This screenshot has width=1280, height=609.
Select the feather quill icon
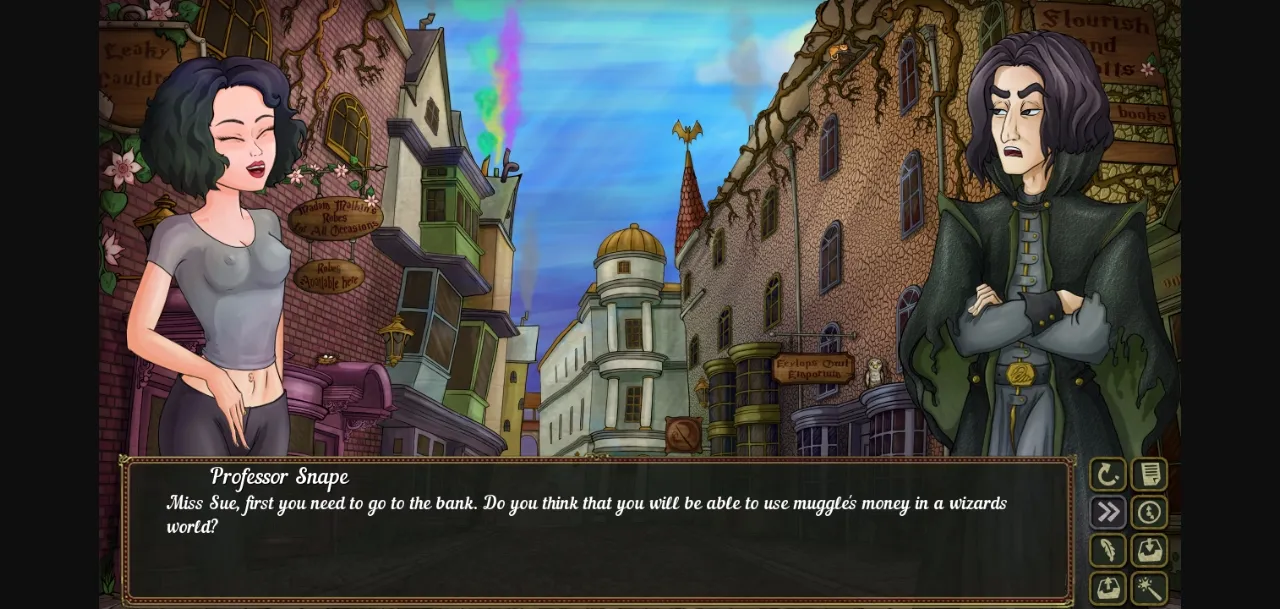[x=1107, y=550]
